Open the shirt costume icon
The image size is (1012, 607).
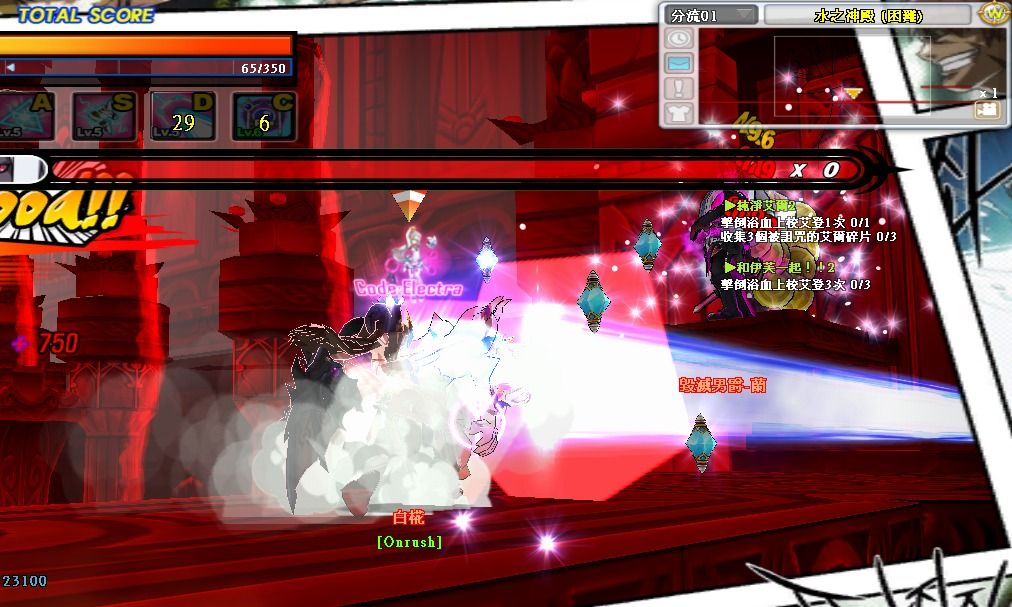point(679,112)
